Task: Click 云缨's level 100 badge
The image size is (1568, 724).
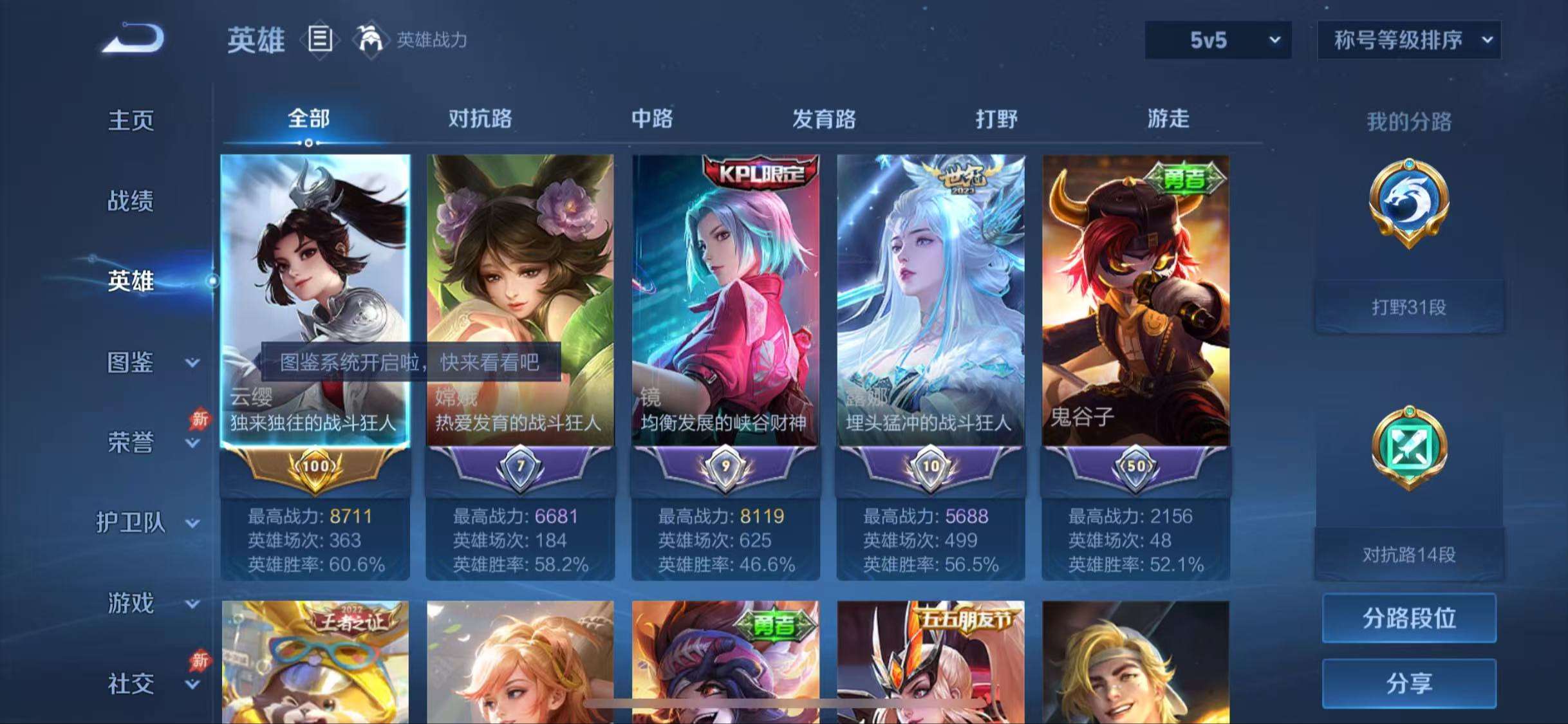Action: coord(315,468)
